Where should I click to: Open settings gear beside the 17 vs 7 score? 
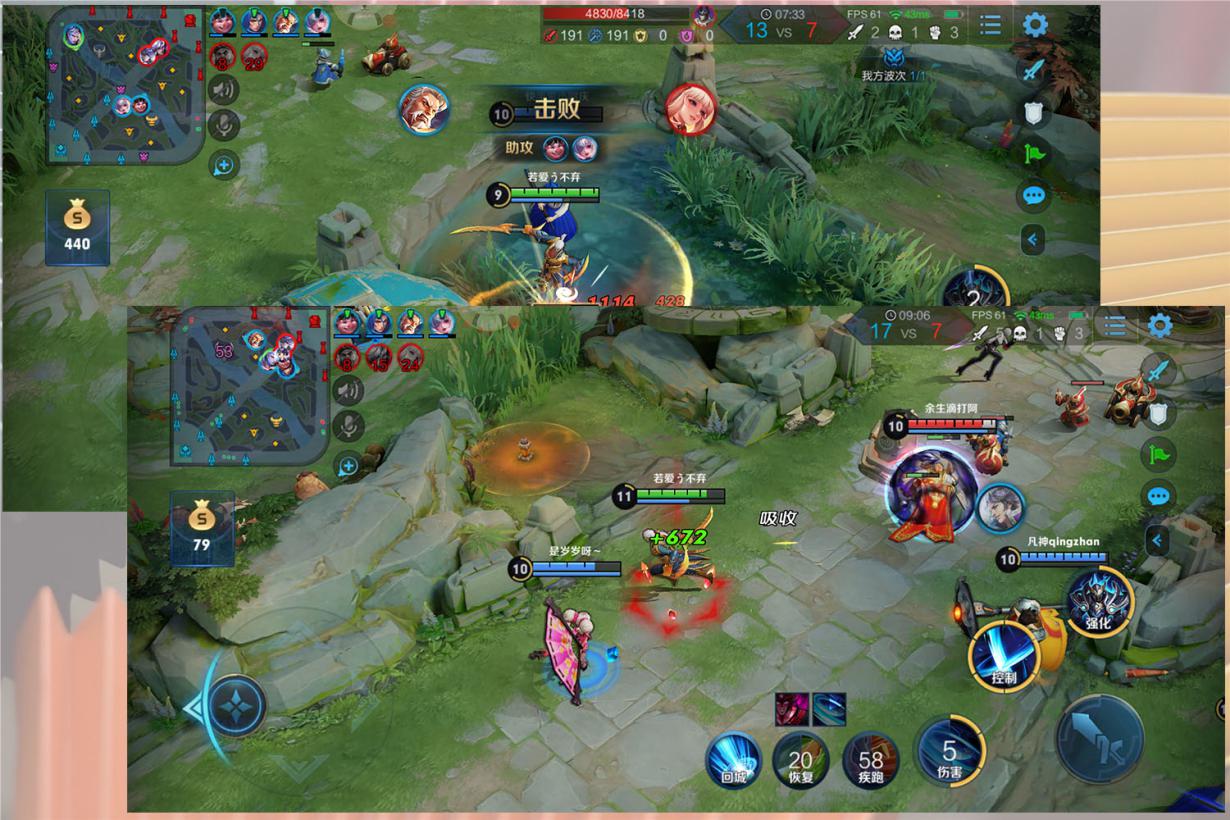point(1160,326)
